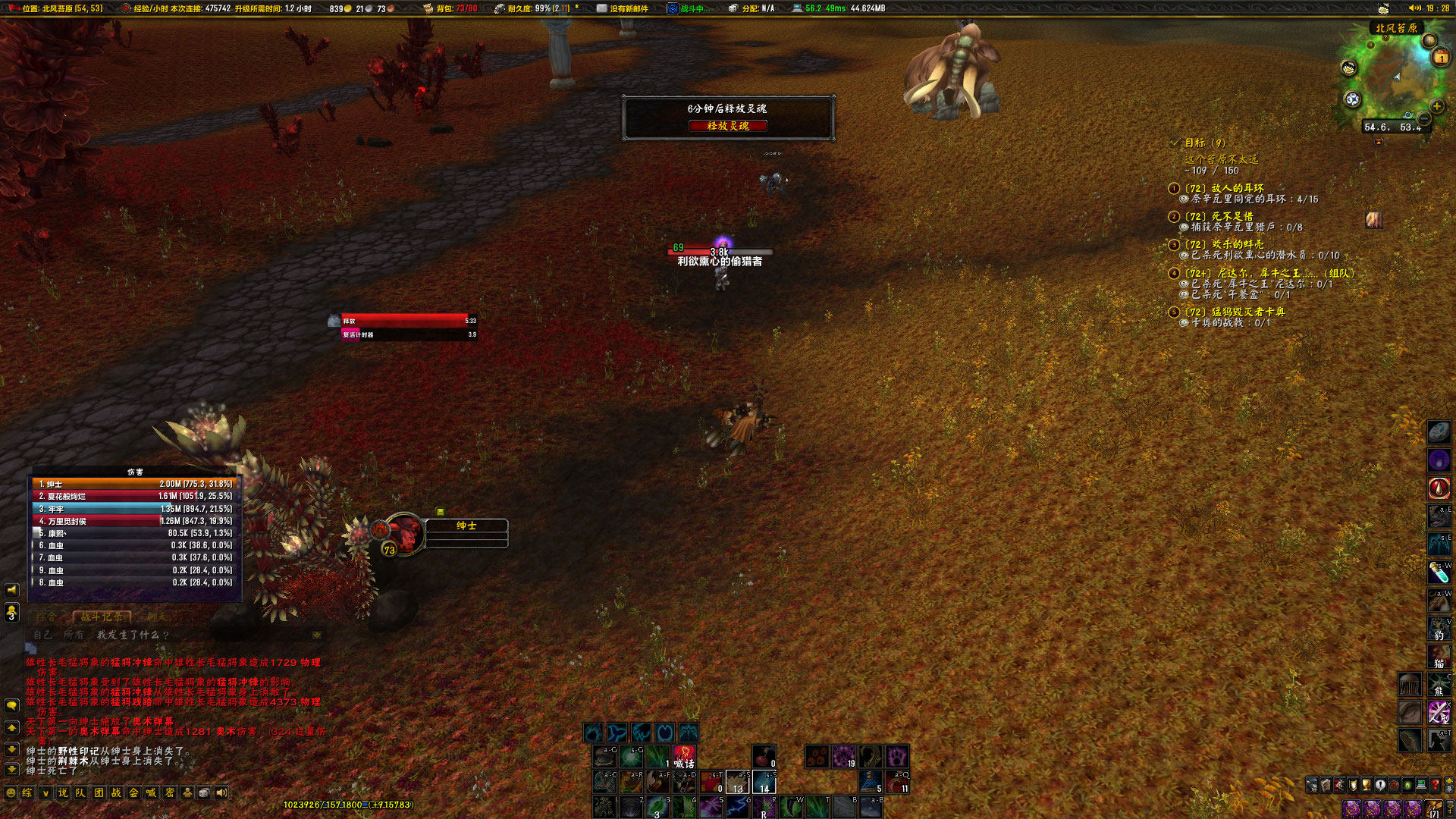Open the spellbook micro menu icon
This screenshot has height=819, width=1456.
click(1326, 784)
